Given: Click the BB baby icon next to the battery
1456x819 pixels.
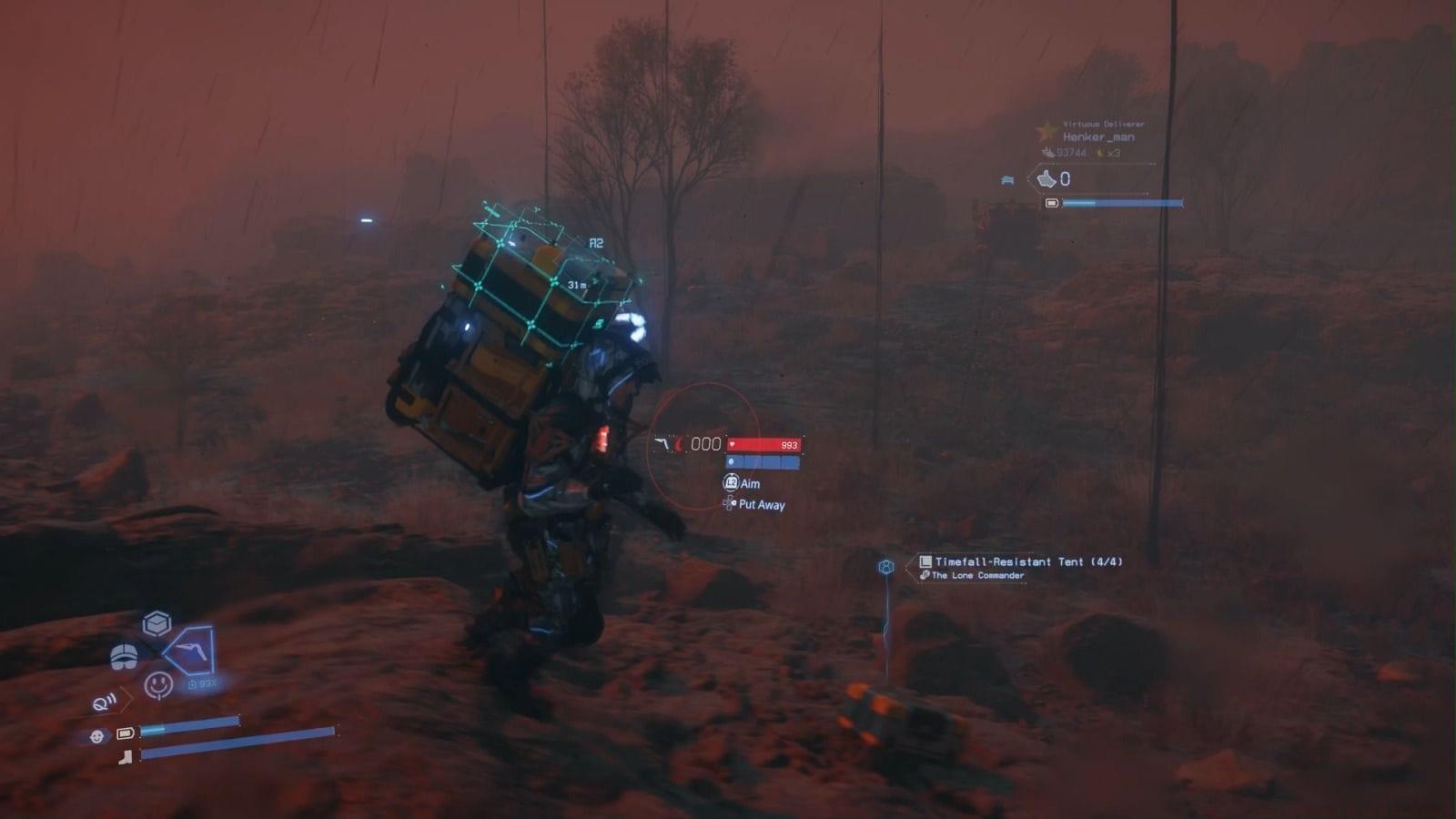Looking at the screenshot, I should click(x=97, y=736).
